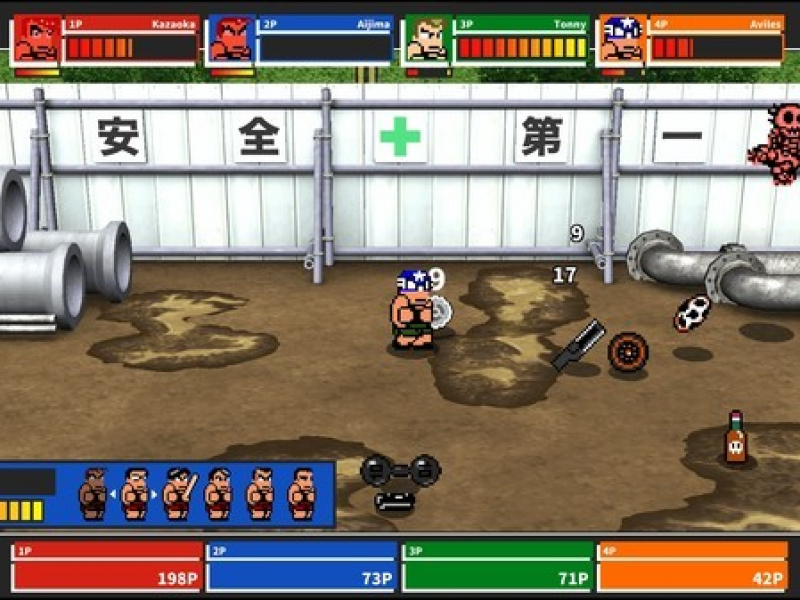Select the darkened fighter in the roster panel
Screen dimensions: 800x600
pos(93,493)
